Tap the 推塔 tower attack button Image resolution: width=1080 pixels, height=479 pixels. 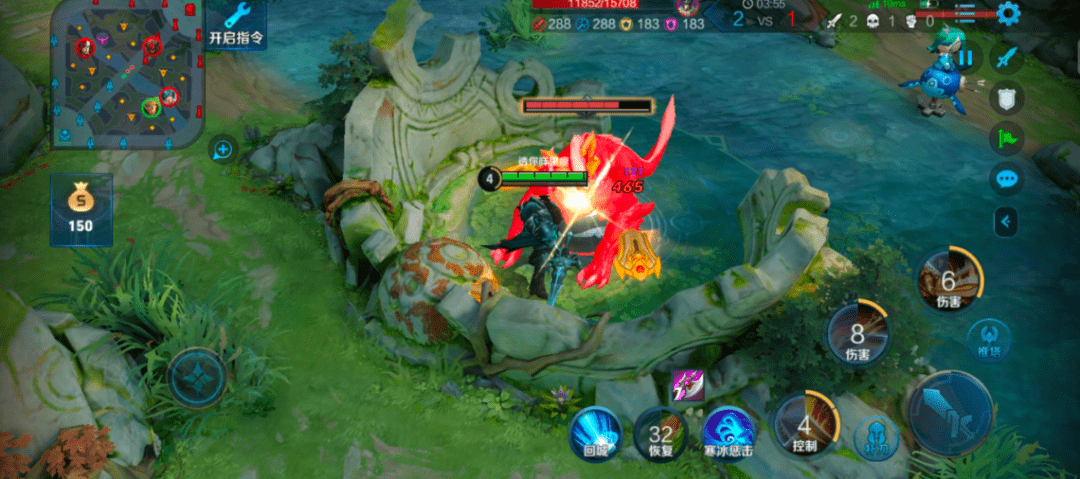pos(988,337)
